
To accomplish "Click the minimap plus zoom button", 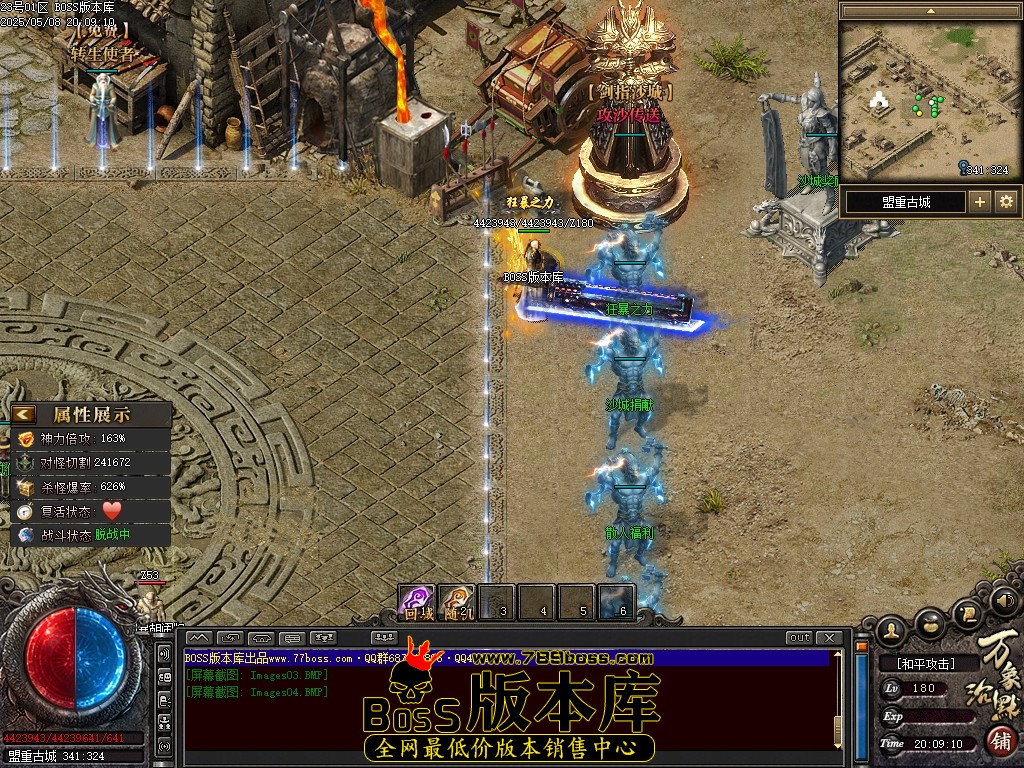I will [x=980, y=202].
